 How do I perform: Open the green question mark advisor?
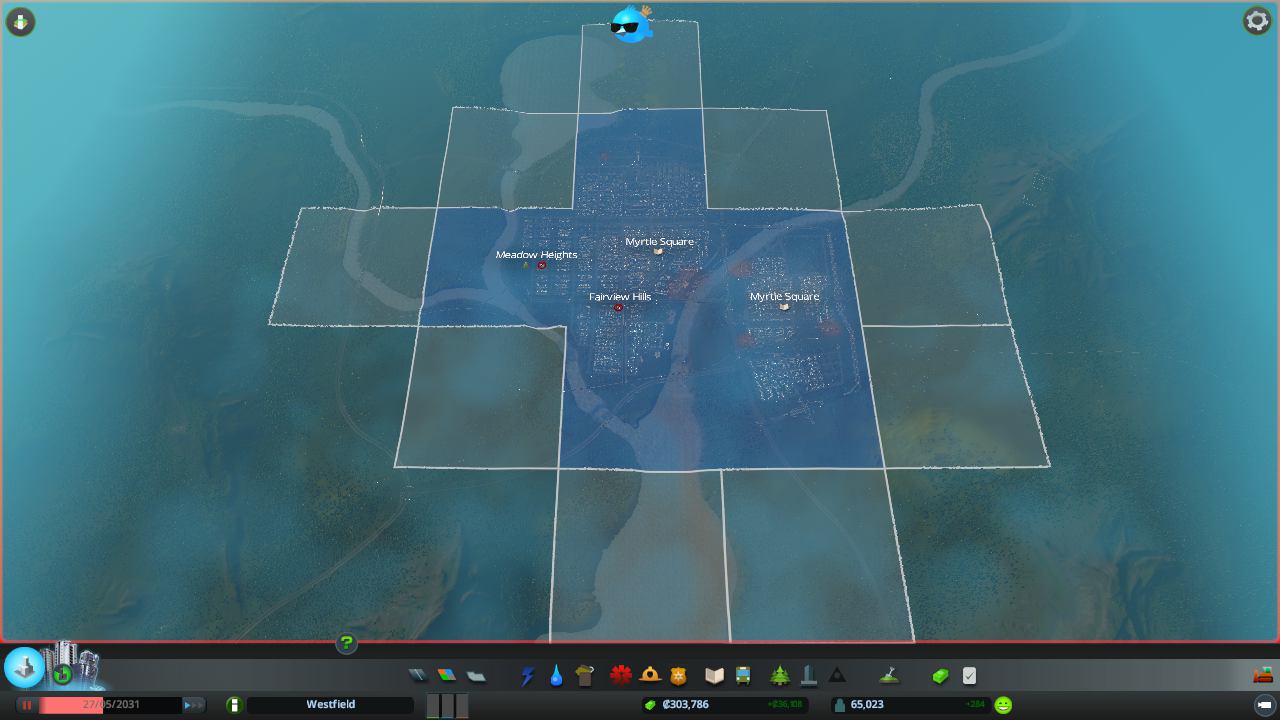click(346, 643)
